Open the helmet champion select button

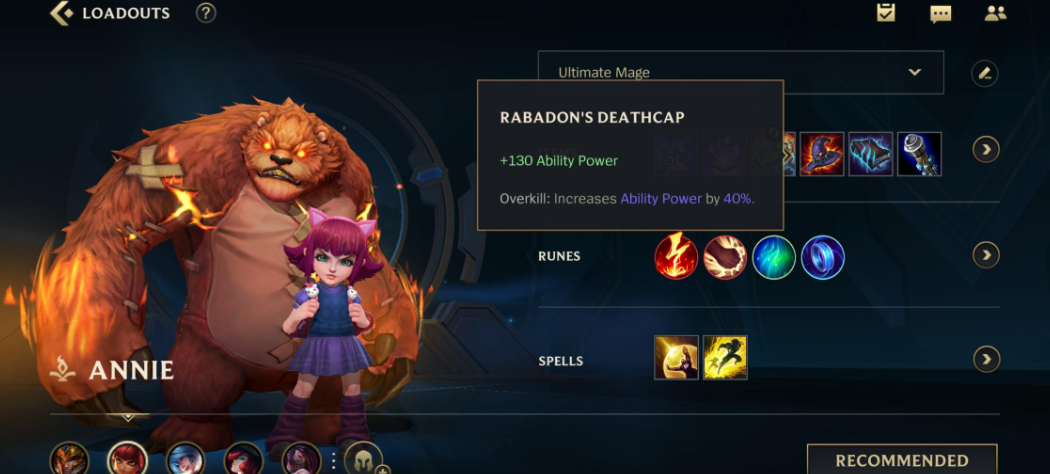tap(363, 459)
